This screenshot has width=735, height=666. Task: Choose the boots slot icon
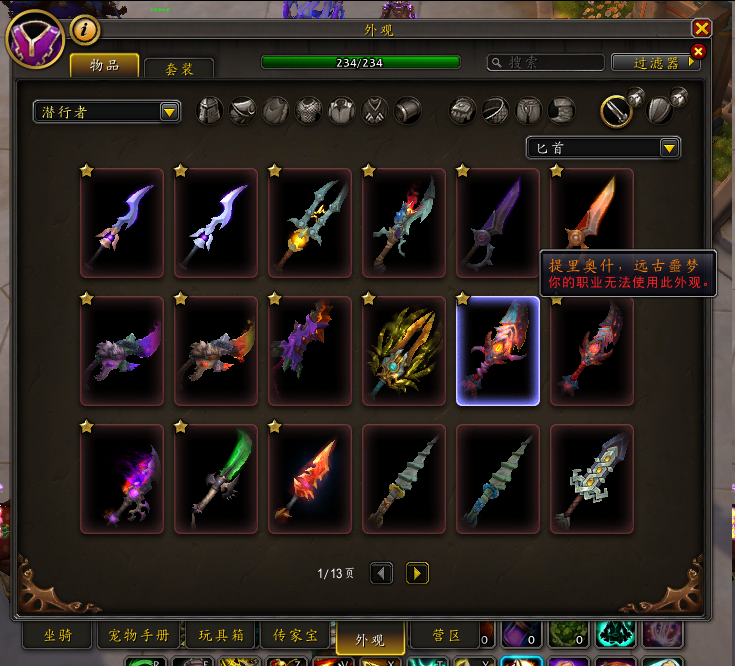(x=562, y=110)
